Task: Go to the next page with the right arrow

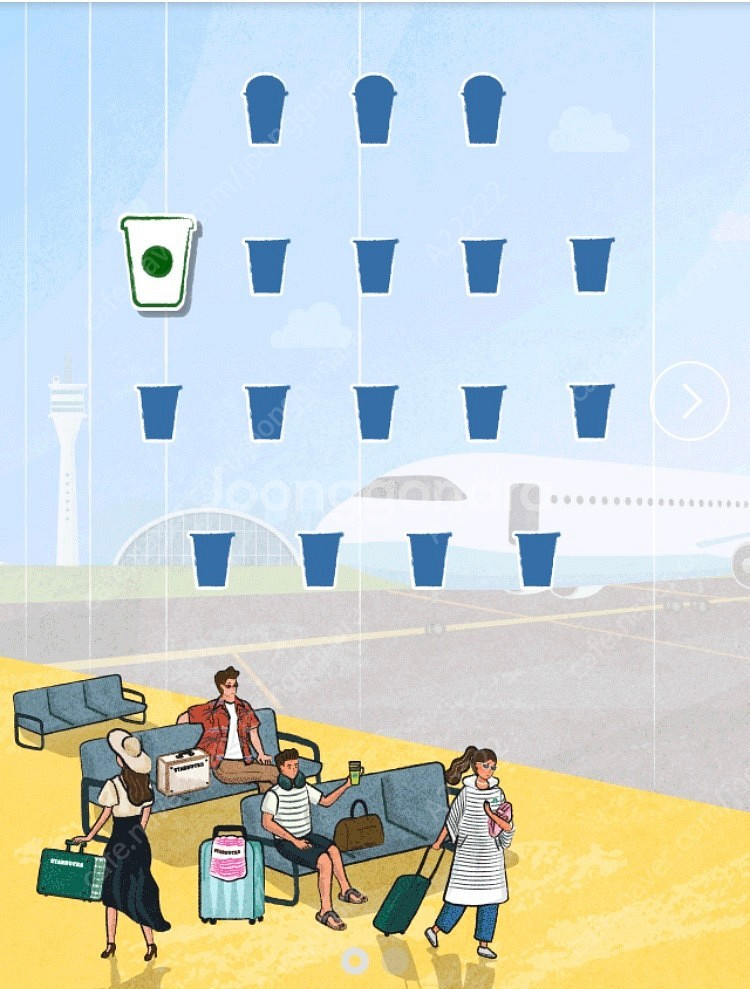Action: click(690, 401)
